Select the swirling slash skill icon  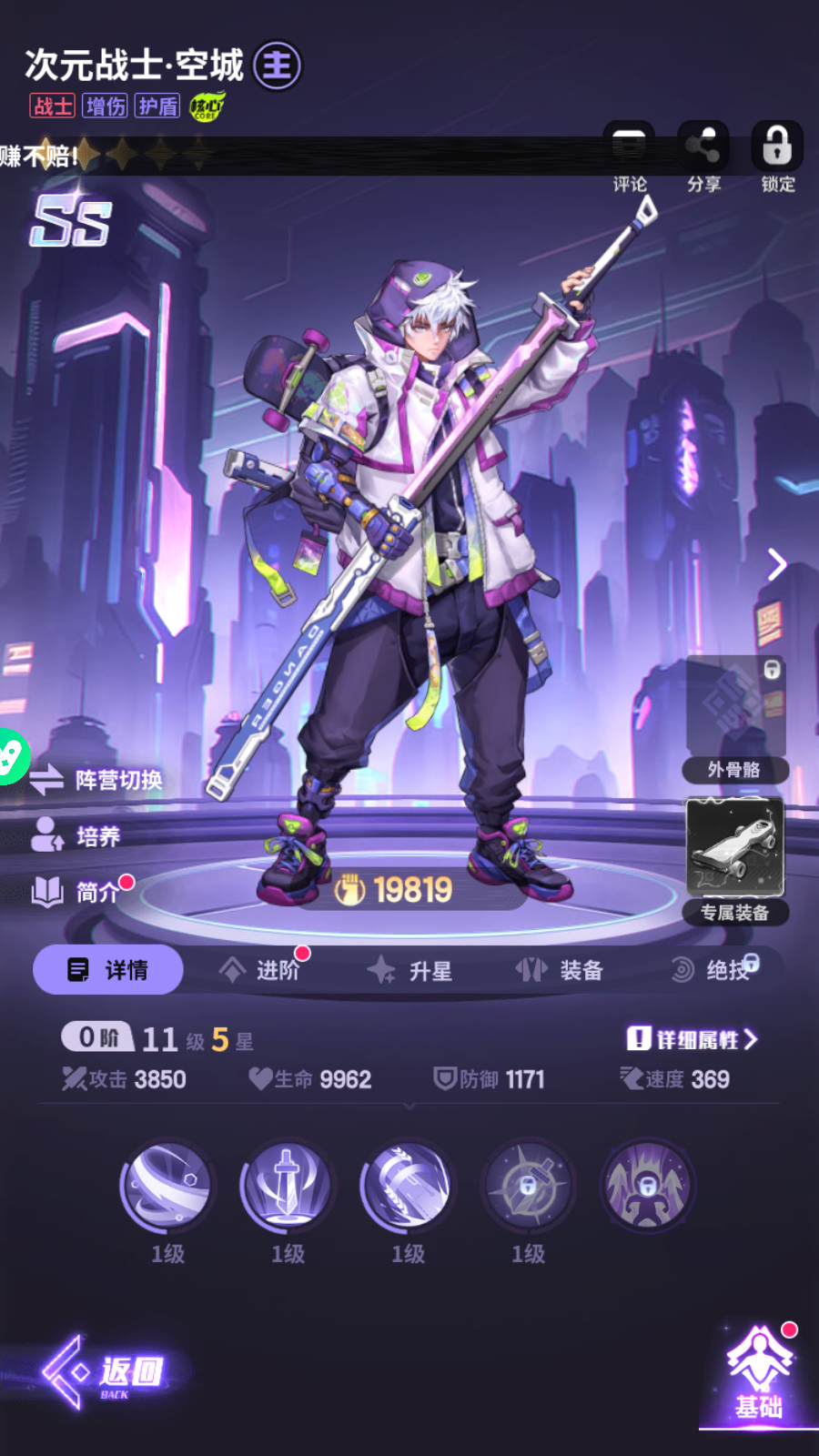(x=167, y=1186)
